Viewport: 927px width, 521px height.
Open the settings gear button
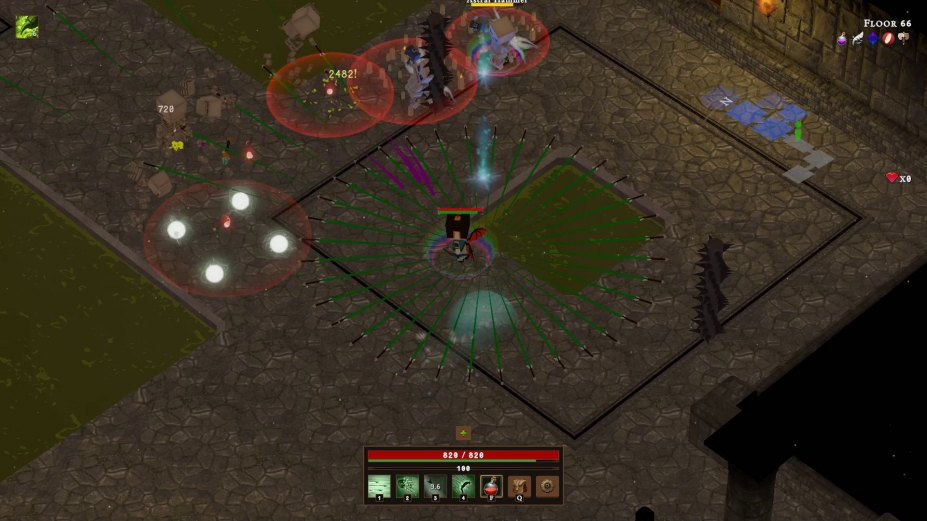click(x=547, y=487)
